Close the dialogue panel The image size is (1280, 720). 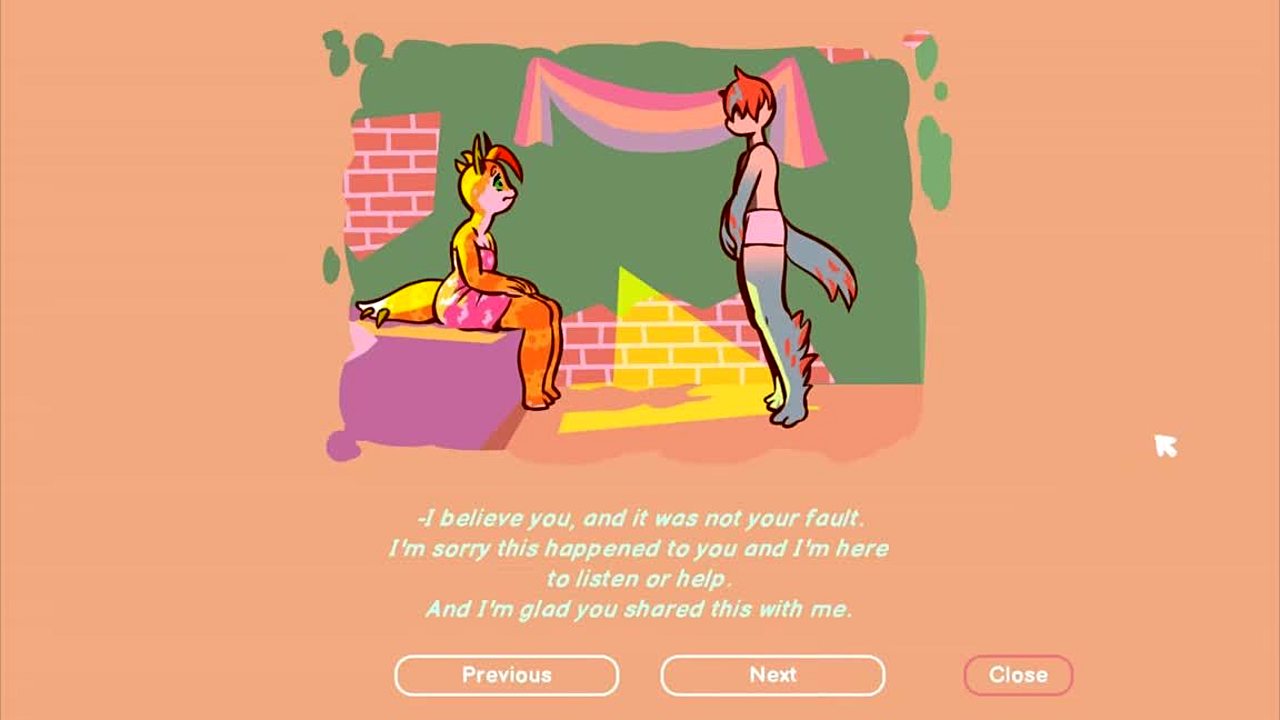pos(1017,675)
